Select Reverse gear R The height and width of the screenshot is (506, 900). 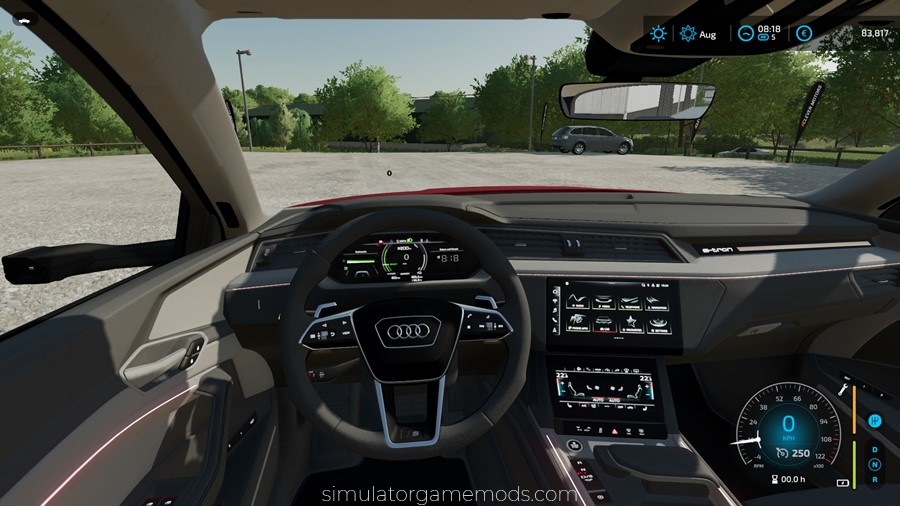click(875, 480)
